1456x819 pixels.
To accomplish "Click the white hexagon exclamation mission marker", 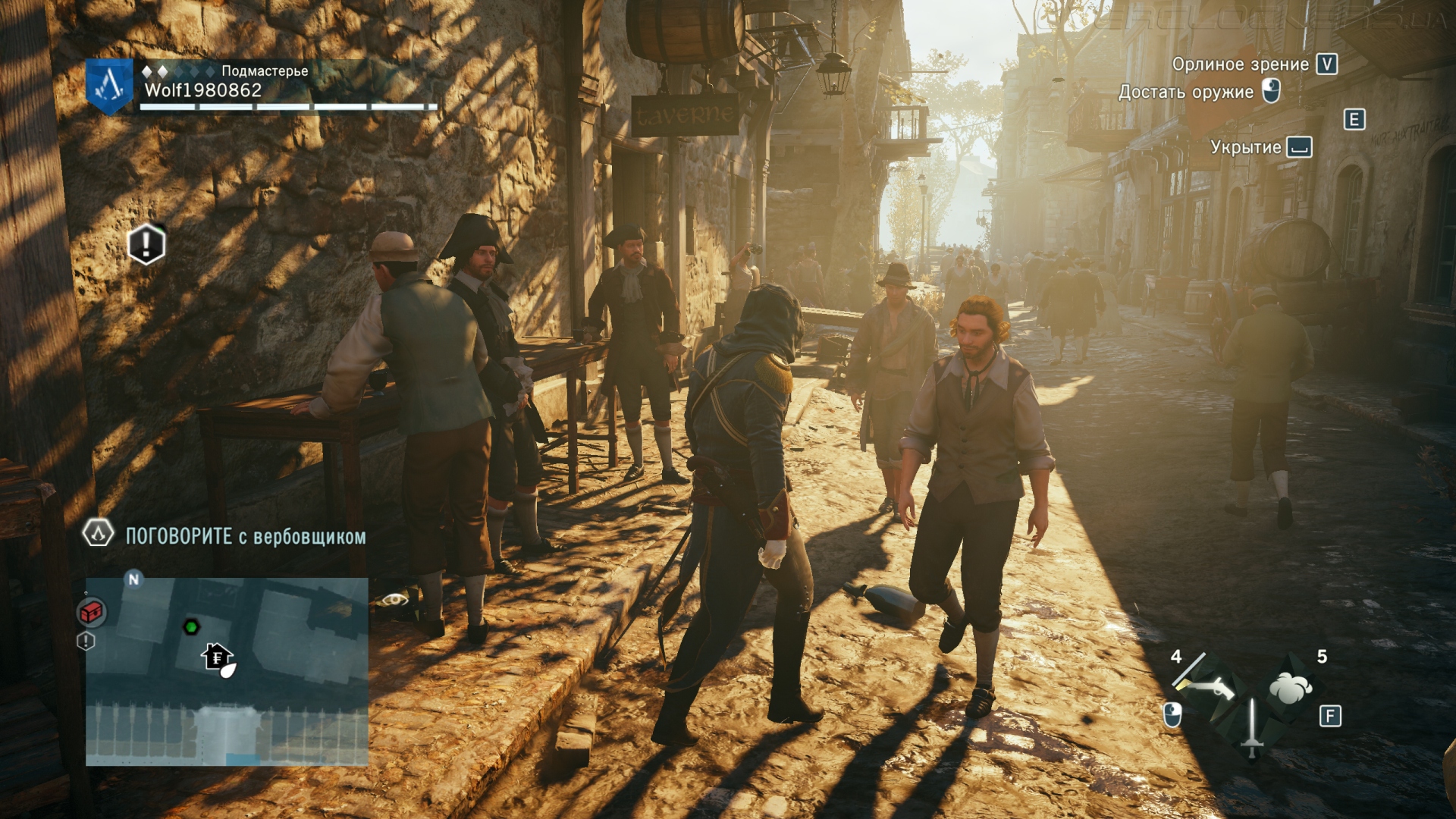I will click(146, 244).
